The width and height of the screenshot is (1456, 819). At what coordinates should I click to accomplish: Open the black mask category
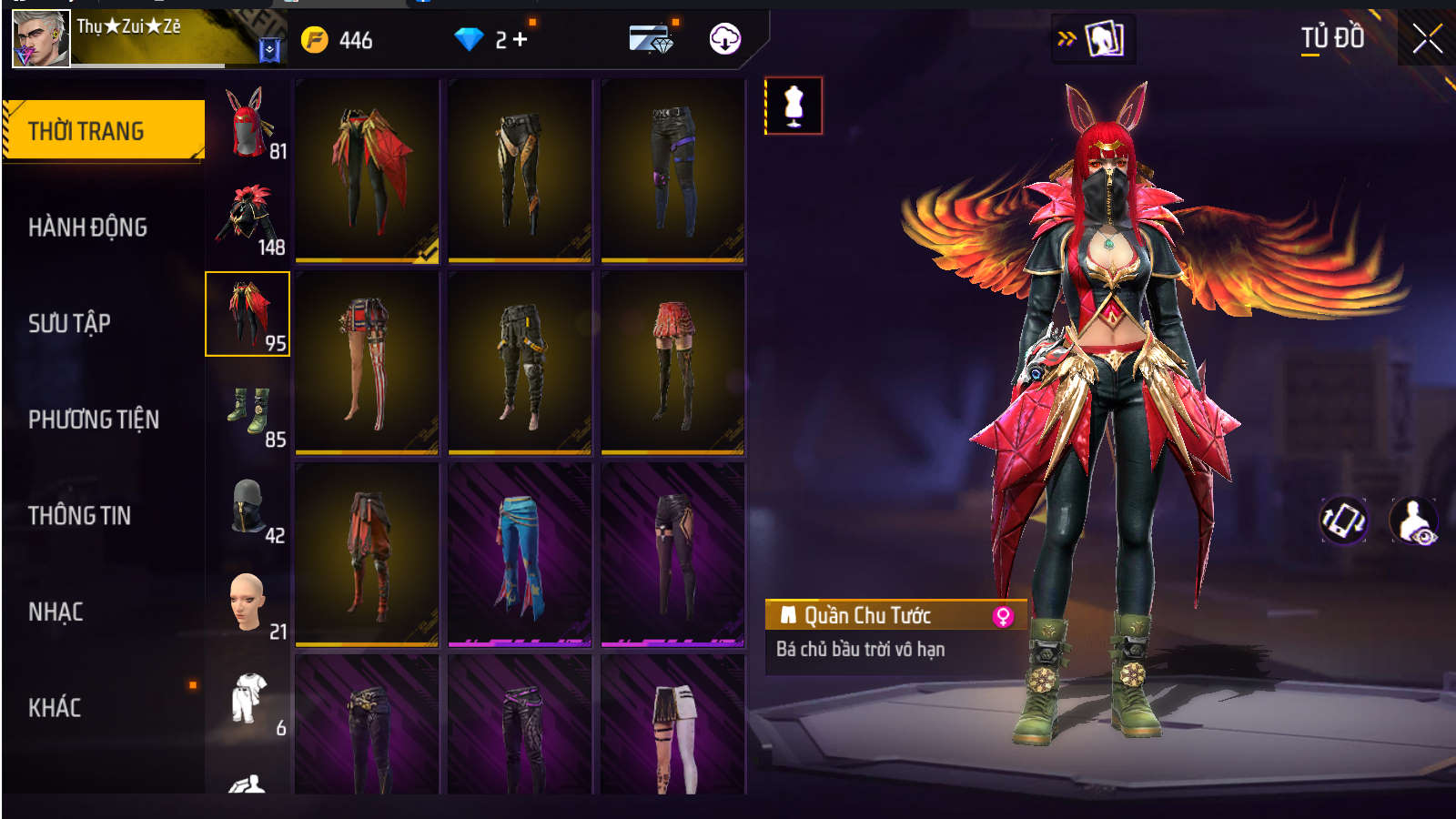pos(248,509)
